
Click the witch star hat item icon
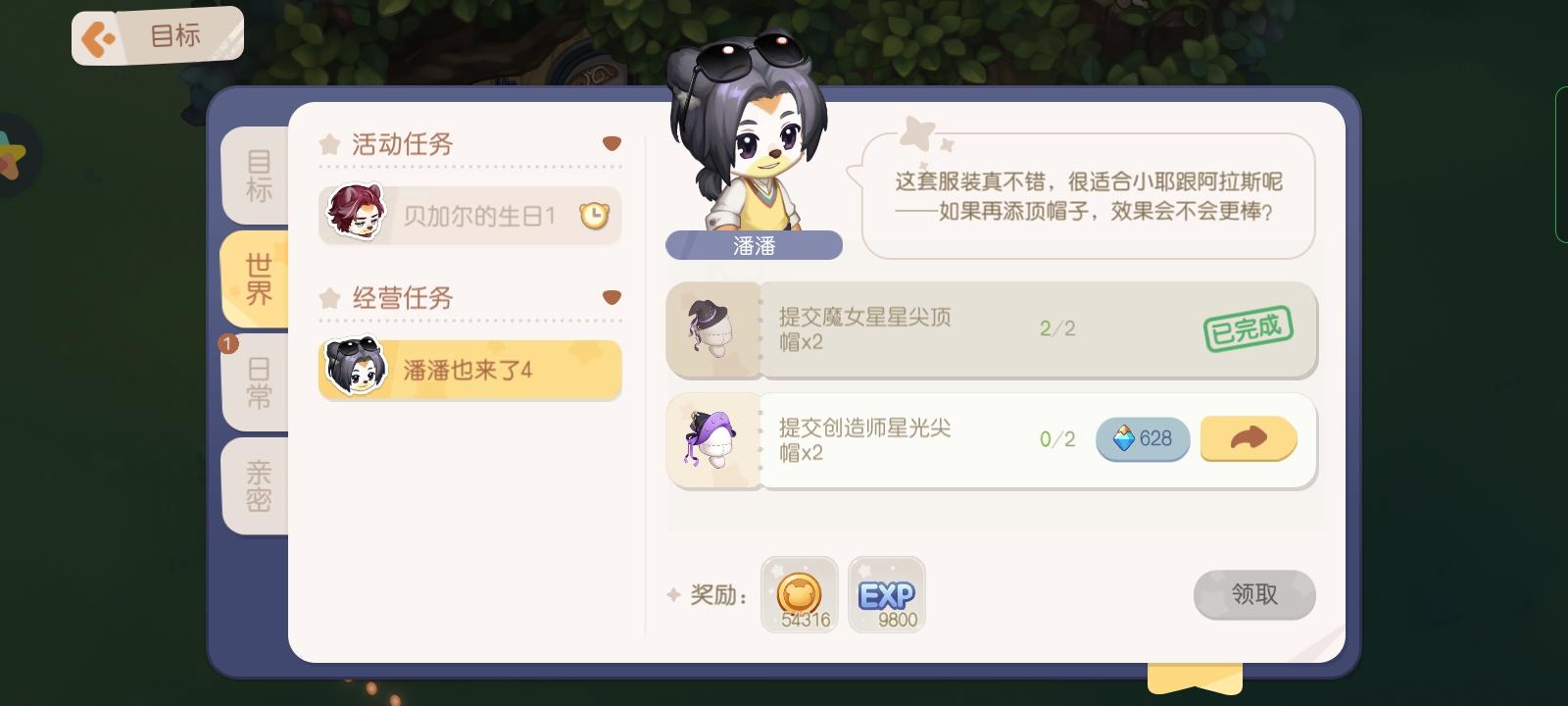[714, 329]
